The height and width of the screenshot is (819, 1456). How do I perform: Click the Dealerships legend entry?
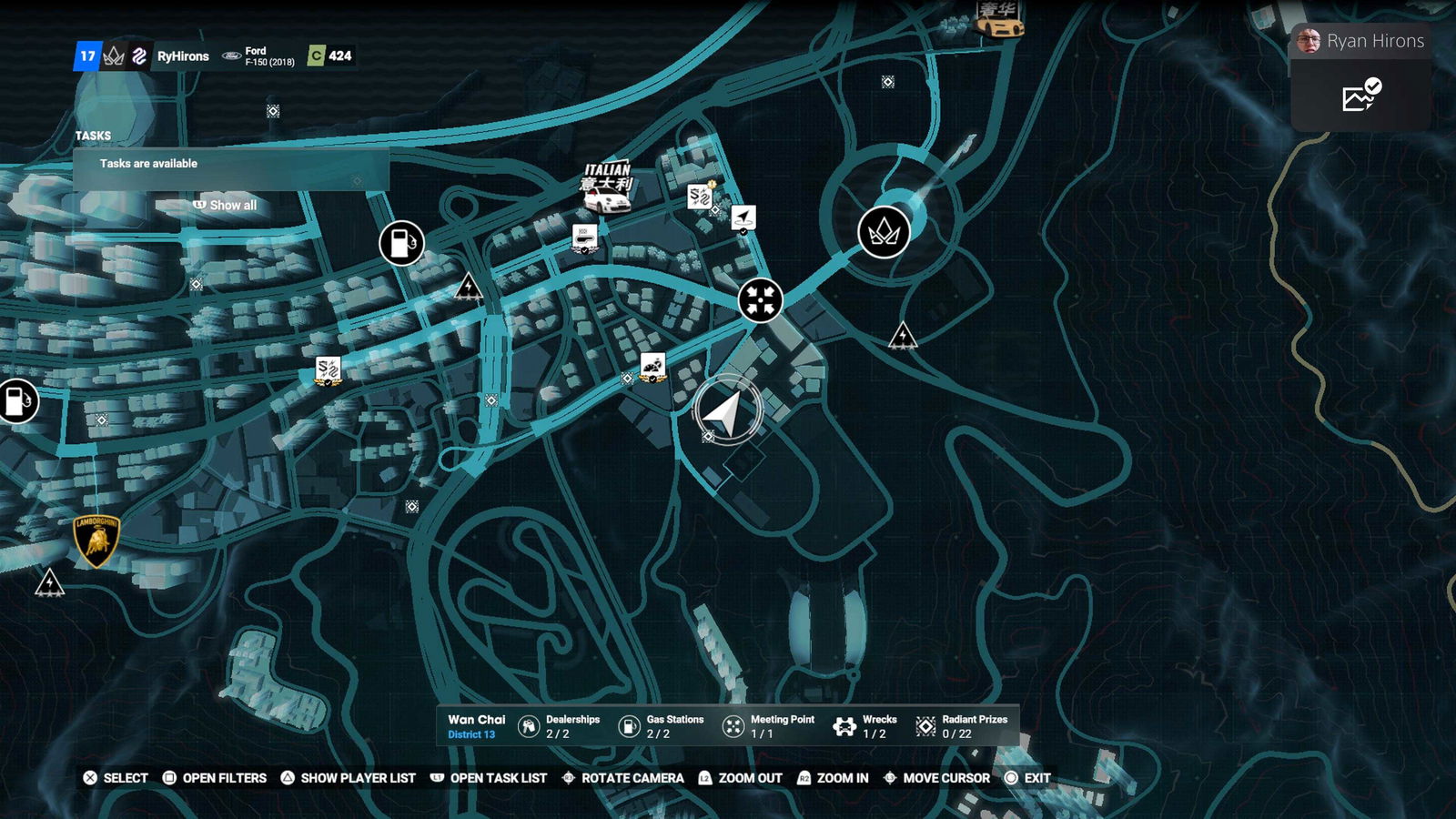[x=560, y=725]
